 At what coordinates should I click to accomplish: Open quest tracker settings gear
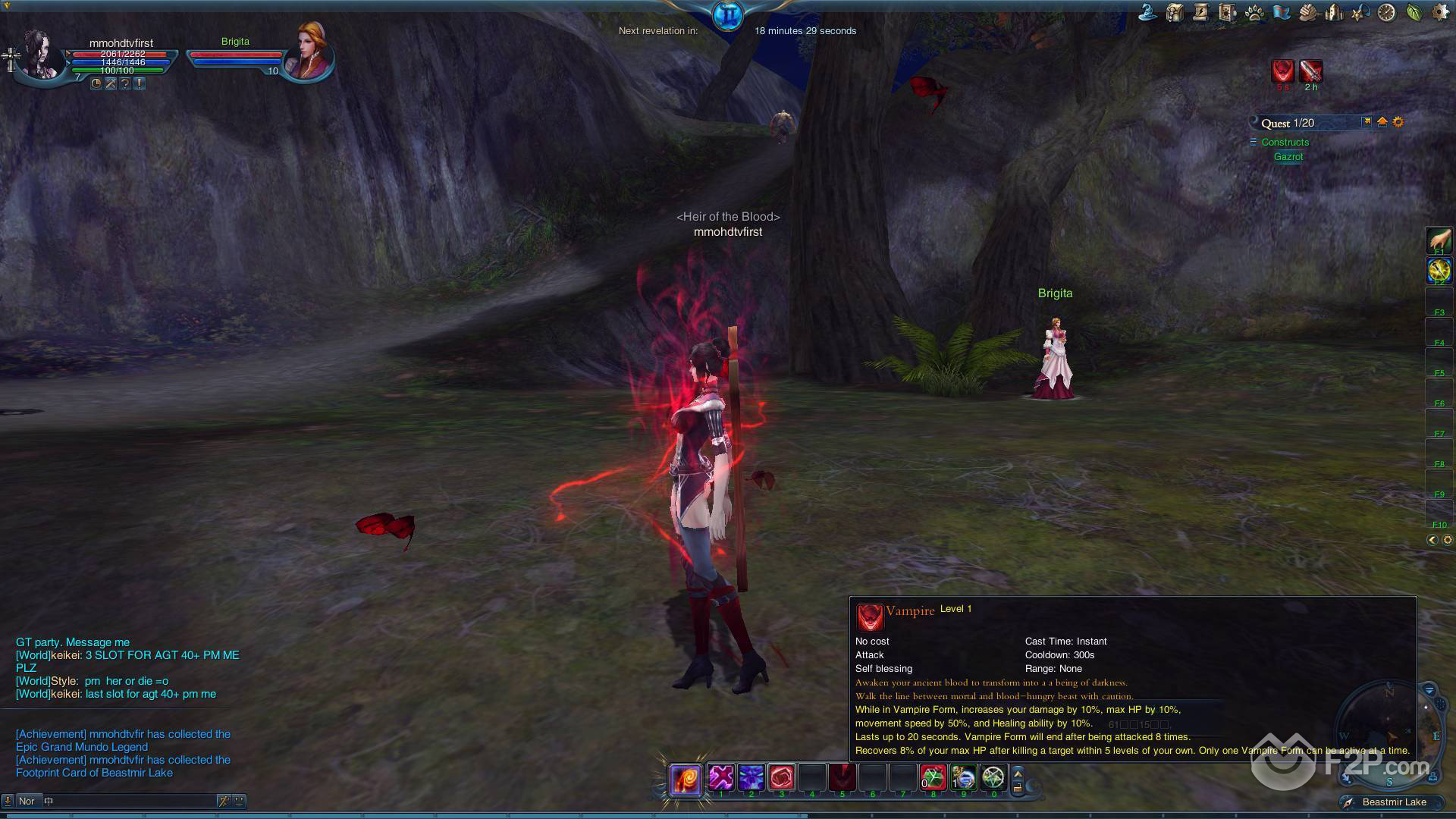(x=1398, y=122)
